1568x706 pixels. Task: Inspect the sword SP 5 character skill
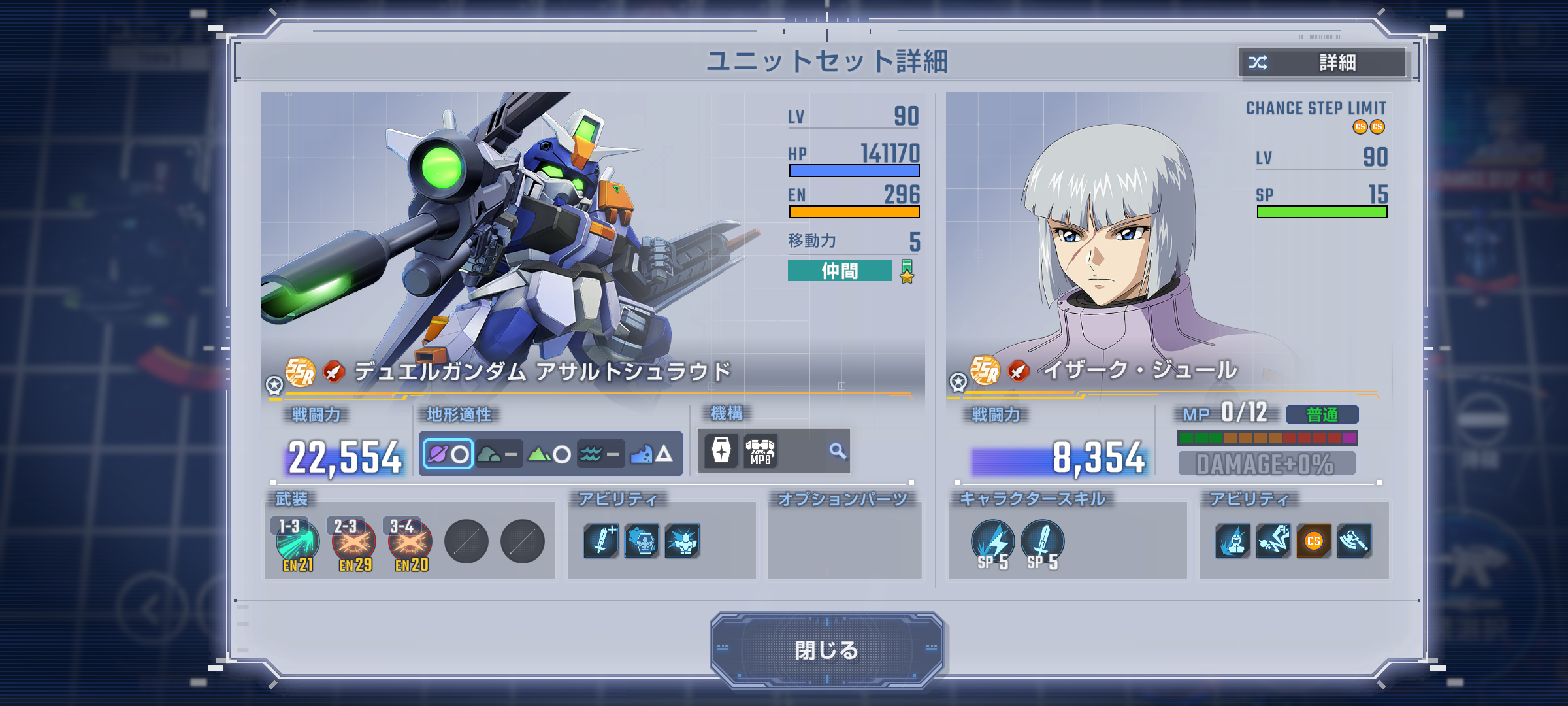click(1042, 543)
